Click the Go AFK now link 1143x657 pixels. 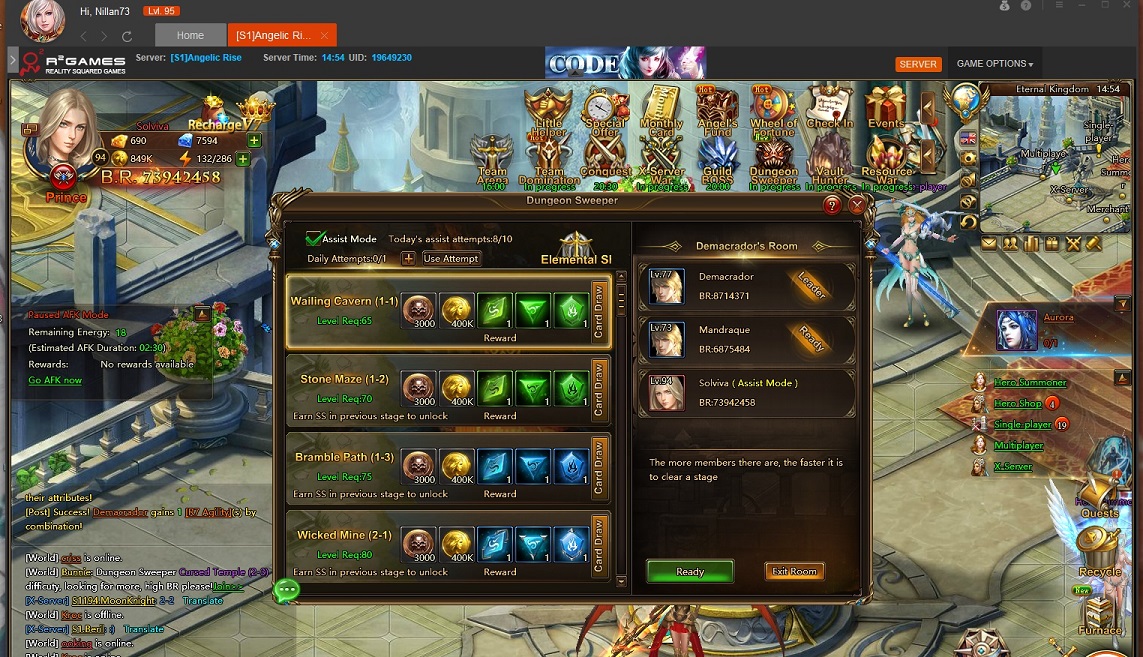[x=55, y=381]
